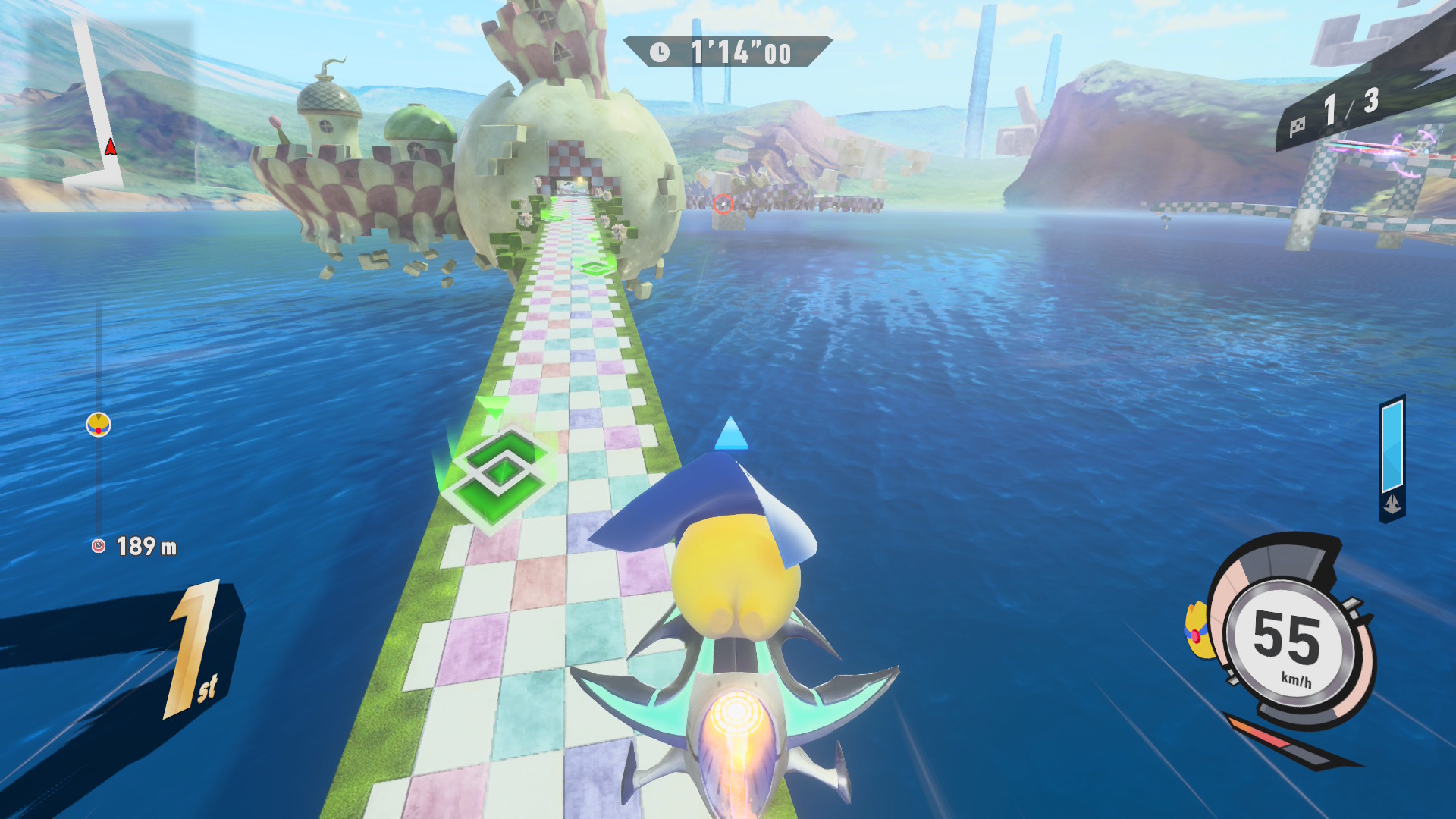
Task: Click the course minimap
Action: (99, 106)
